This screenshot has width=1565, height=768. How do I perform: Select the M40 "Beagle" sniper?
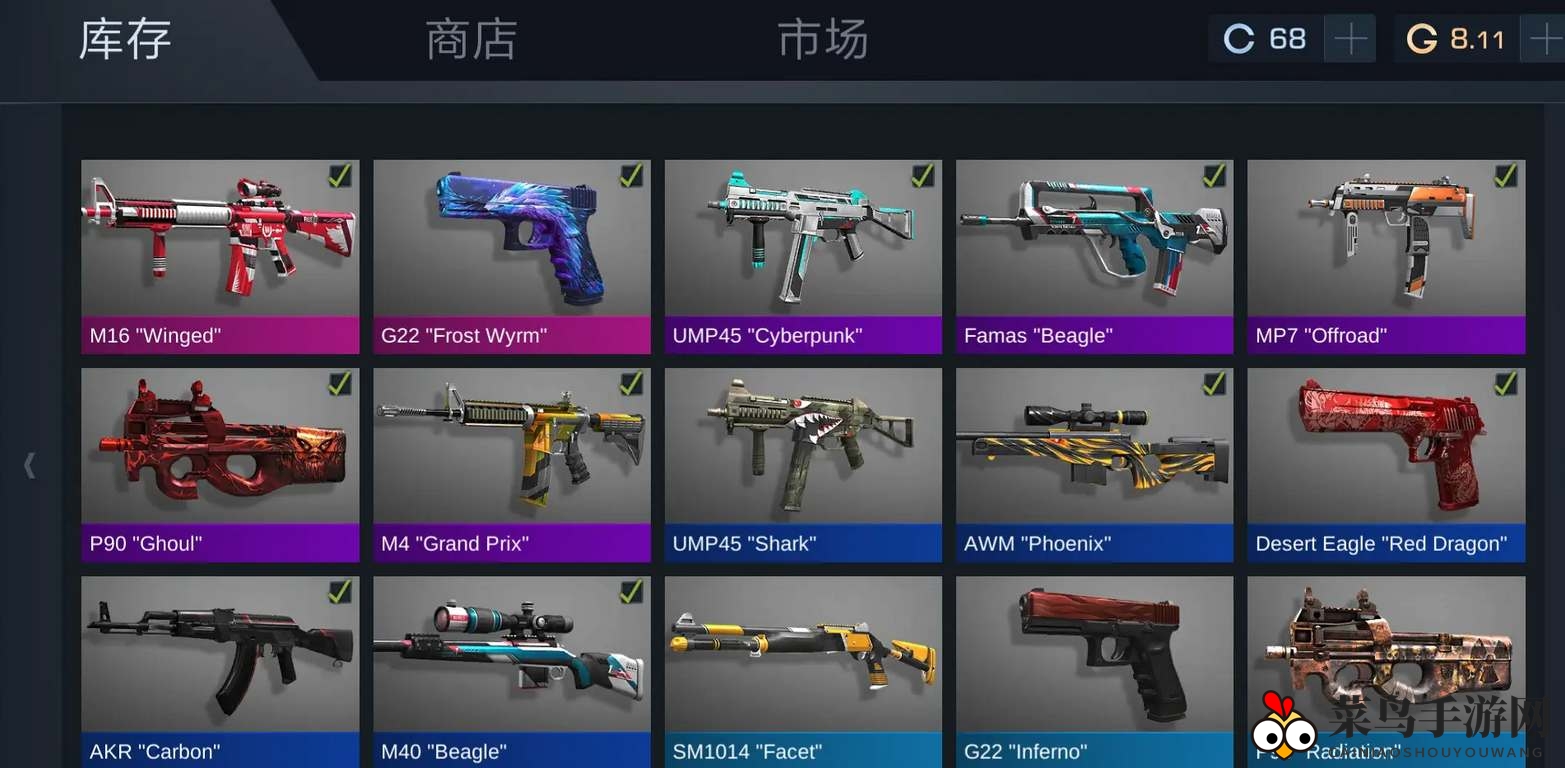click(x=512, y=670)
